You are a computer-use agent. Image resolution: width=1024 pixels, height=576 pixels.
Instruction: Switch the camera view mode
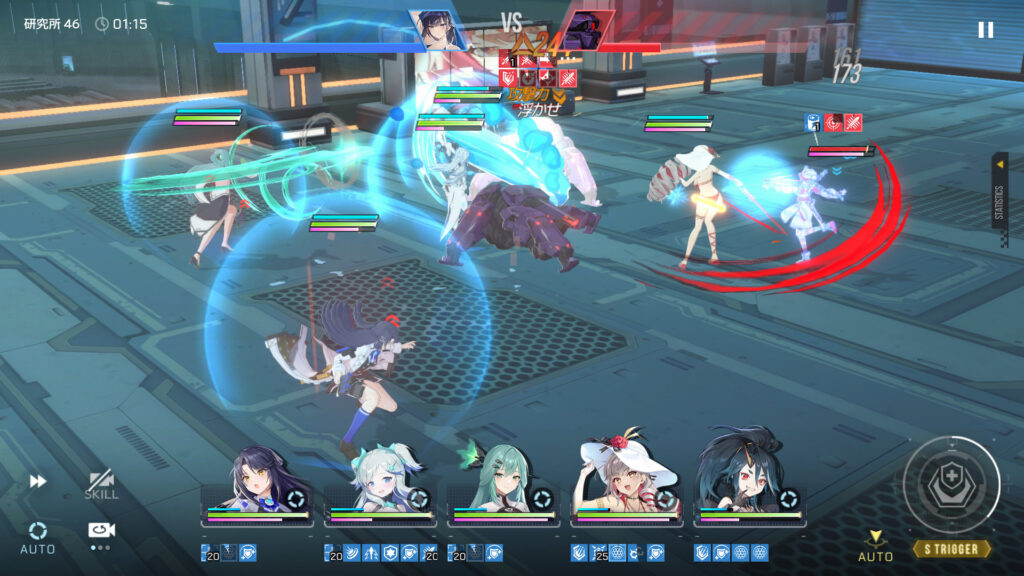100,531
